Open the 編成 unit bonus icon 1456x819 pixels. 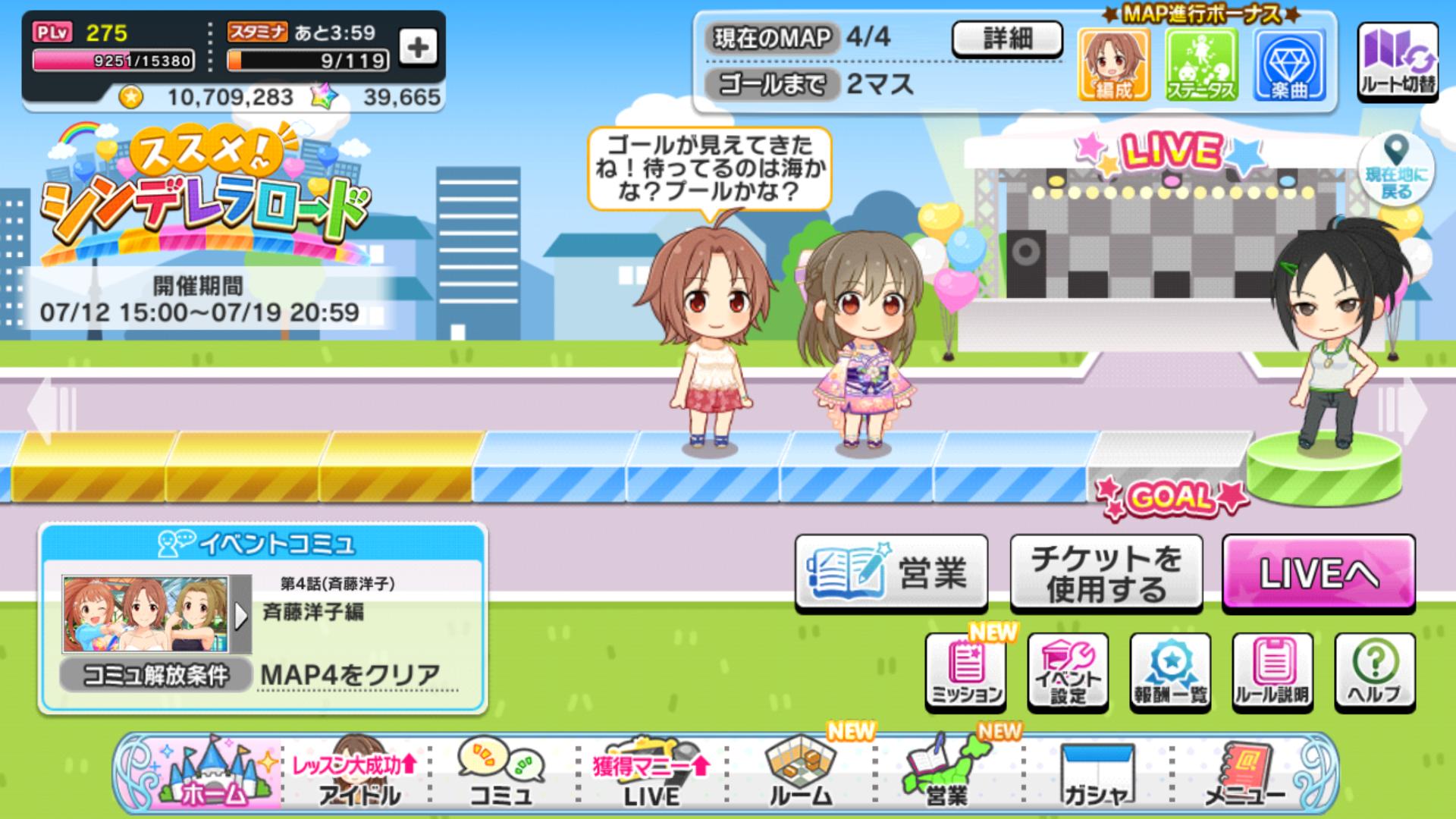1113,65
